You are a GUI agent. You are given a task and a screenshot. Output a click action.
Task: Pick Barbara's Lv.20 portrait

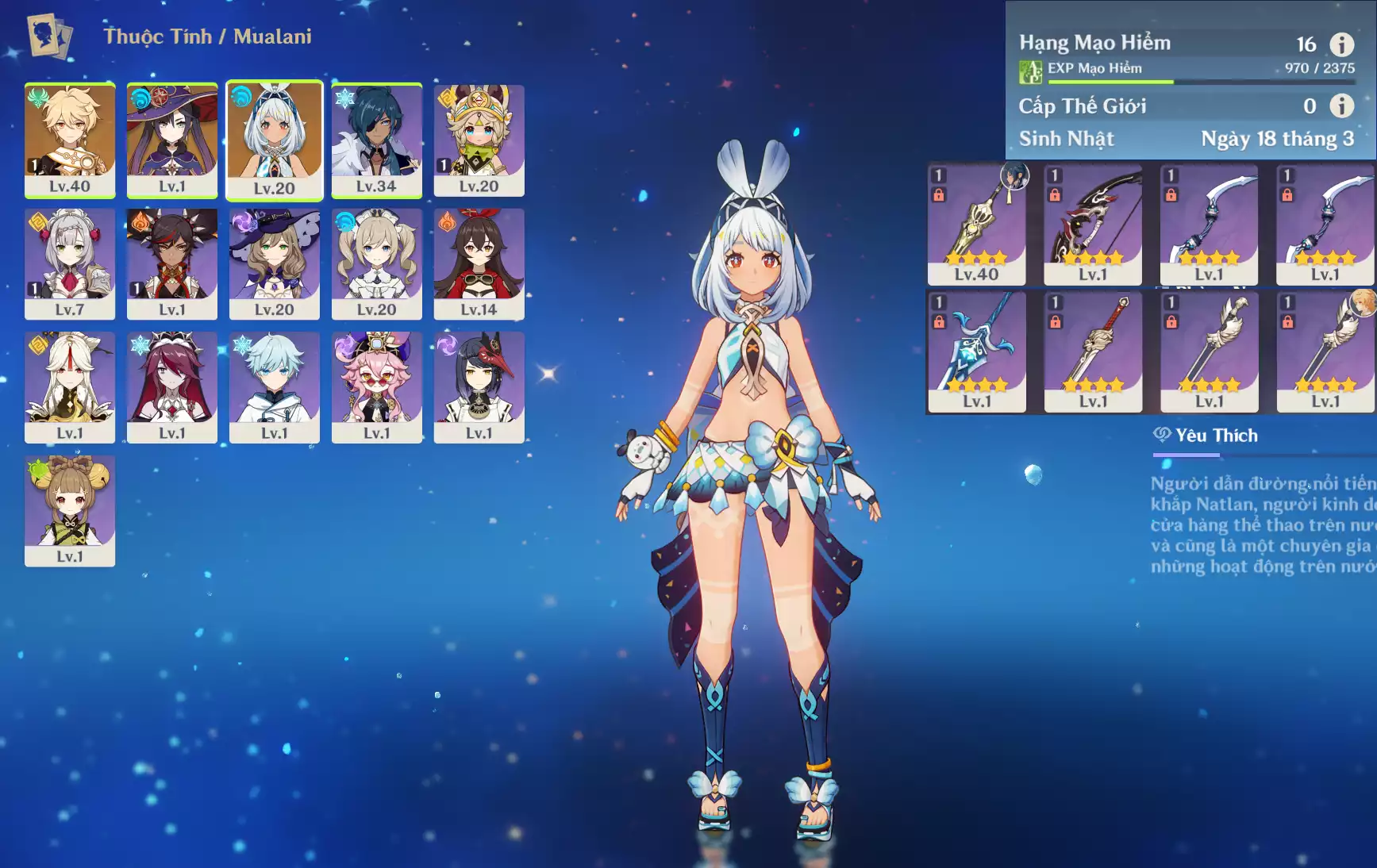(x=376, y=263)
